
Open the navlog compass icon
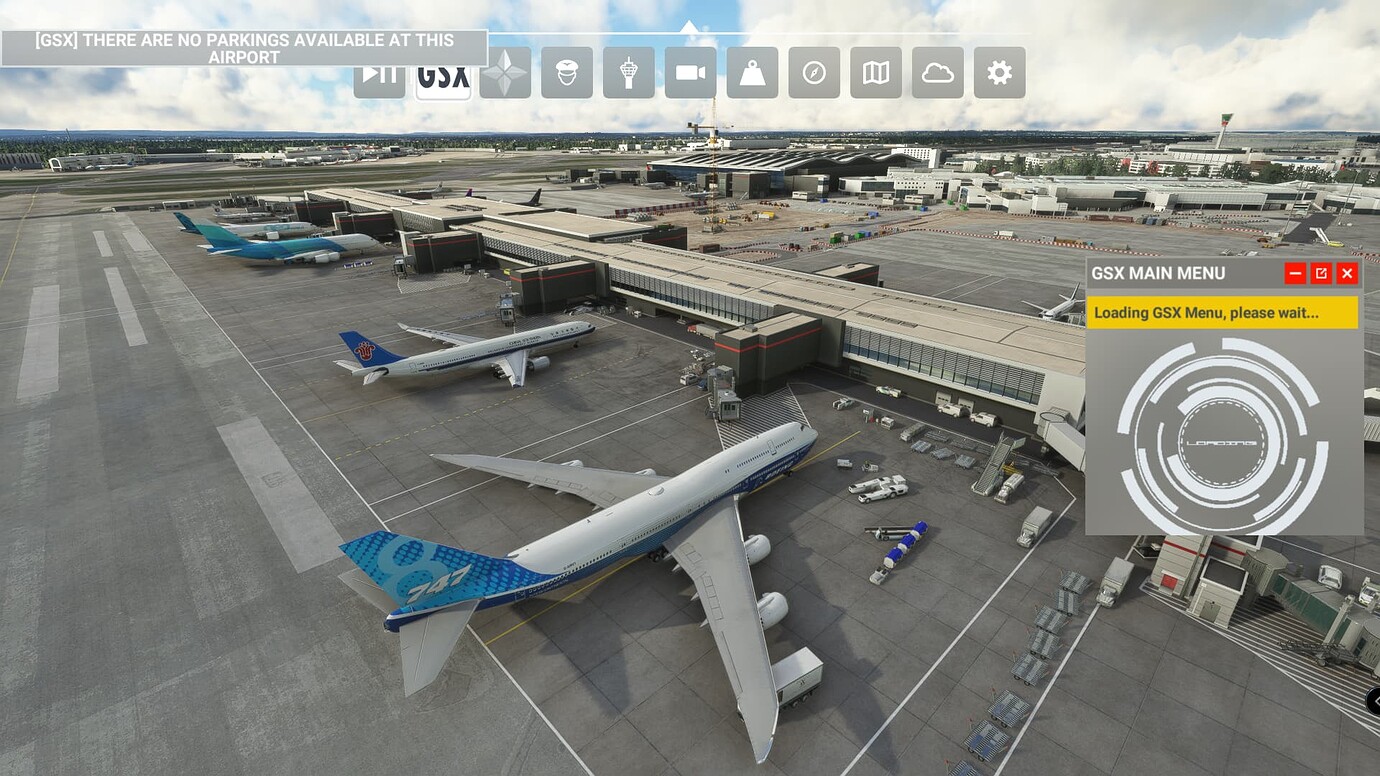[813, 72]
